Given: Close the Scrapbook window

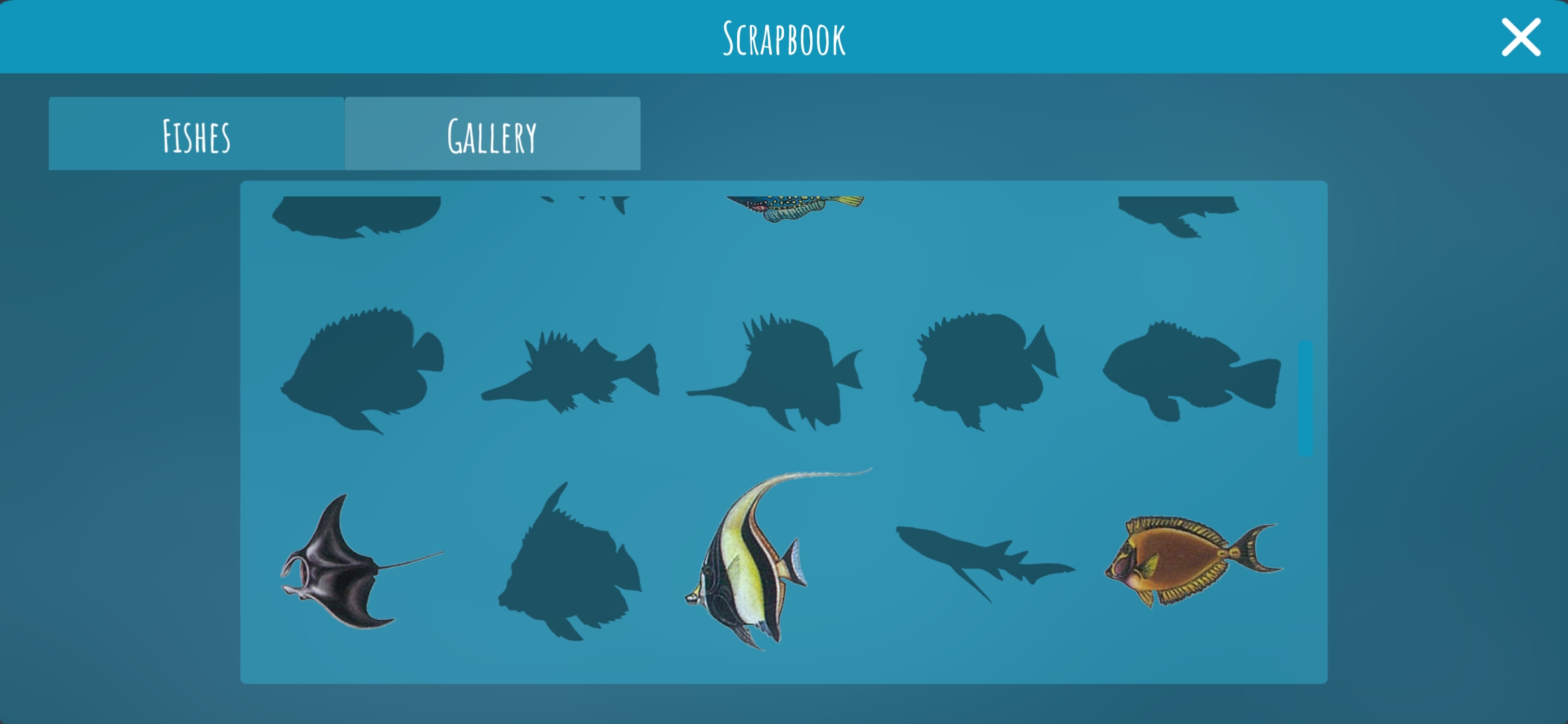Looking at the screenshot, I should 1520,37.
